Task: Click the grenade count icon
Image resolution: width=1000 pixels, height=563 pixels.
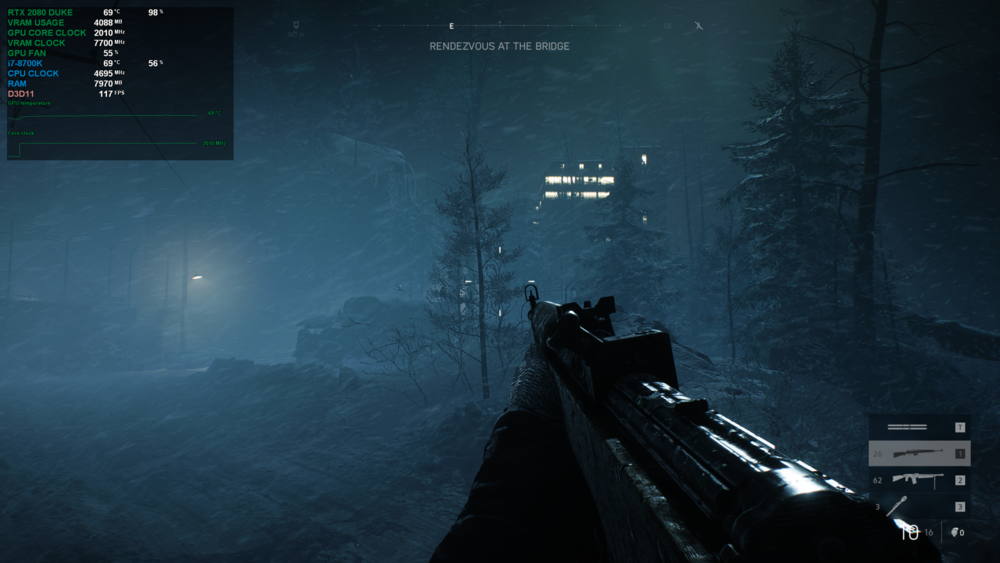Action: coord(956,532)
